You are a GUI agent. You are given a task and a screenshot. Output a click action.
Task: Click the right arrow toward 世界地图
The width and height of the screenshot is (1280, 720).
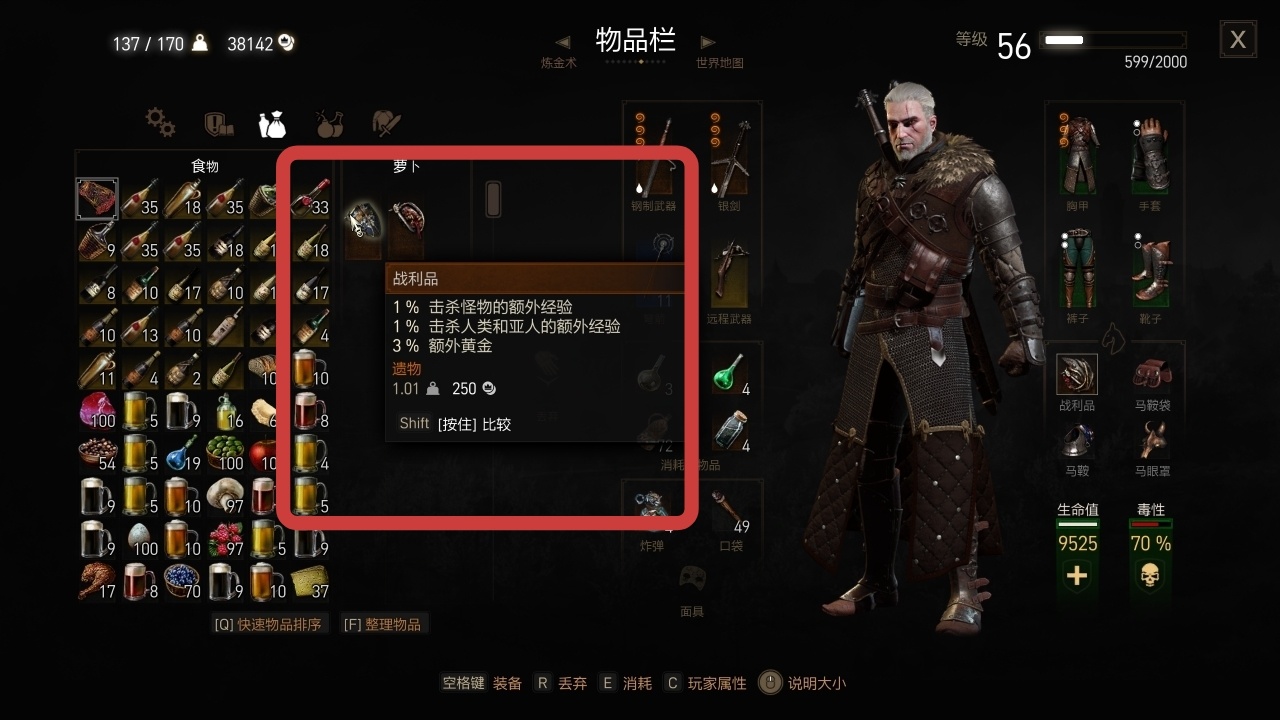point(709,42)
